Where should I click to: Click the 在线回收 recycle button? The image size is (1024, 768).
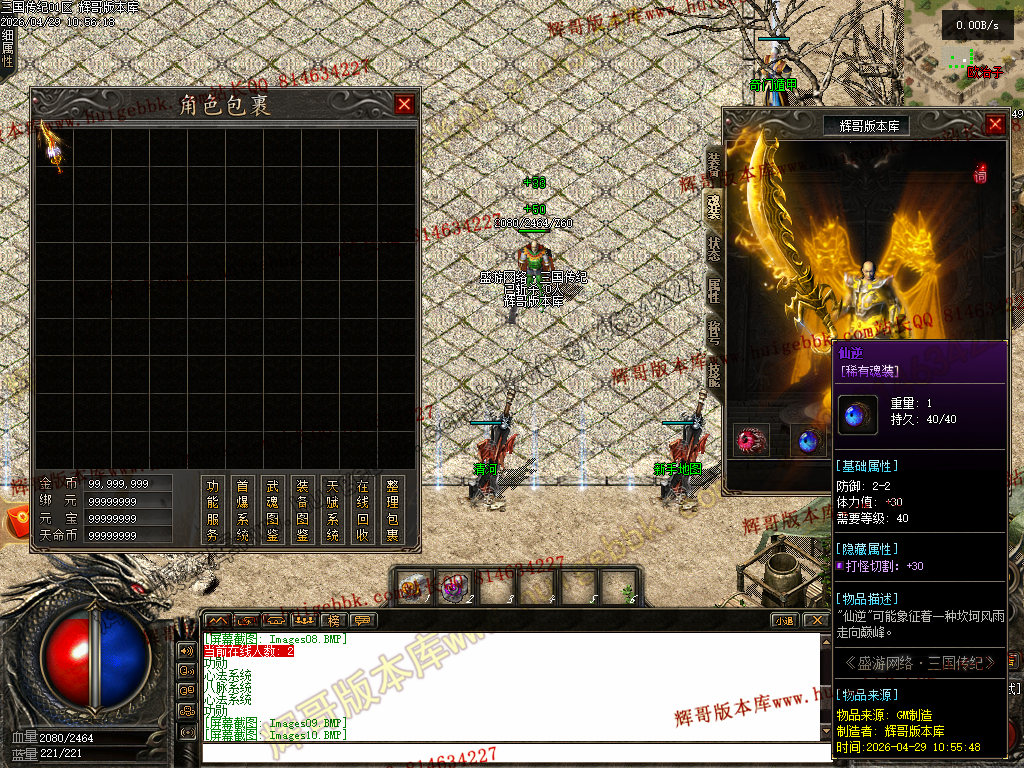pyautogui.click(x=362, y=510)
